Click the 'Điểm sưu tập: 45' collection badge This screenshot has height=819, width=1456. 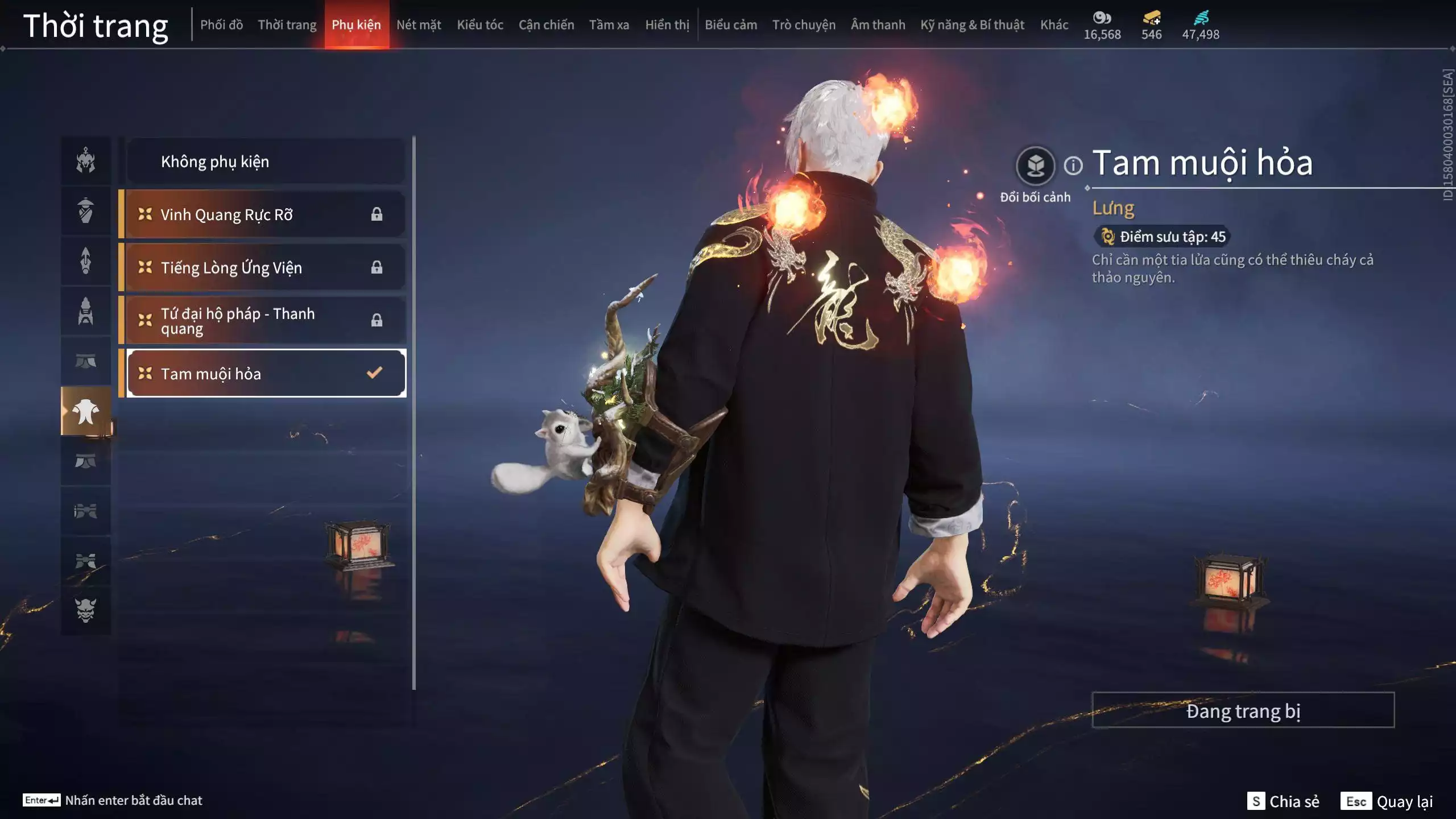(x=1163, y=237)
